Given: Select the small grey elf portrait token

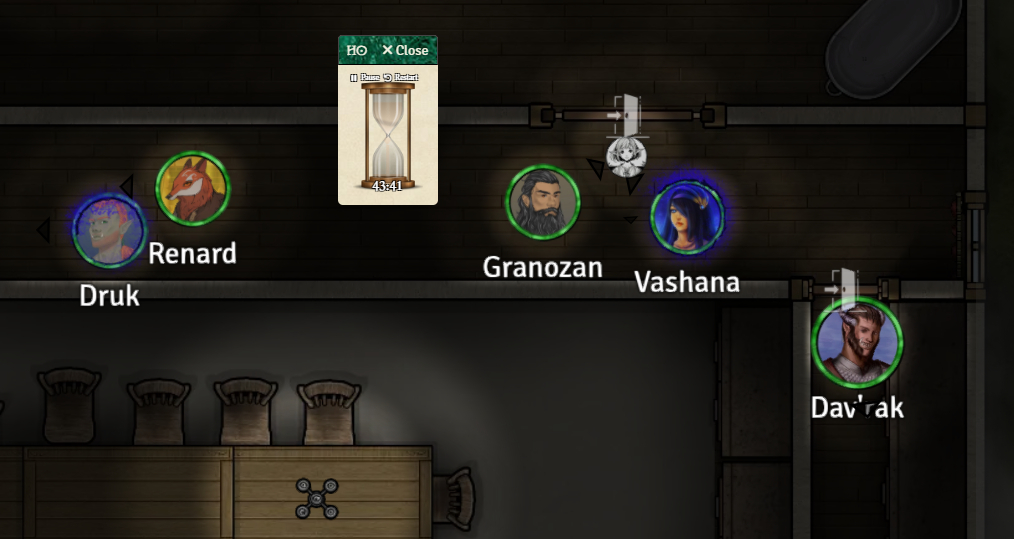Looking at the screenshot, I should tap(624, 156).
